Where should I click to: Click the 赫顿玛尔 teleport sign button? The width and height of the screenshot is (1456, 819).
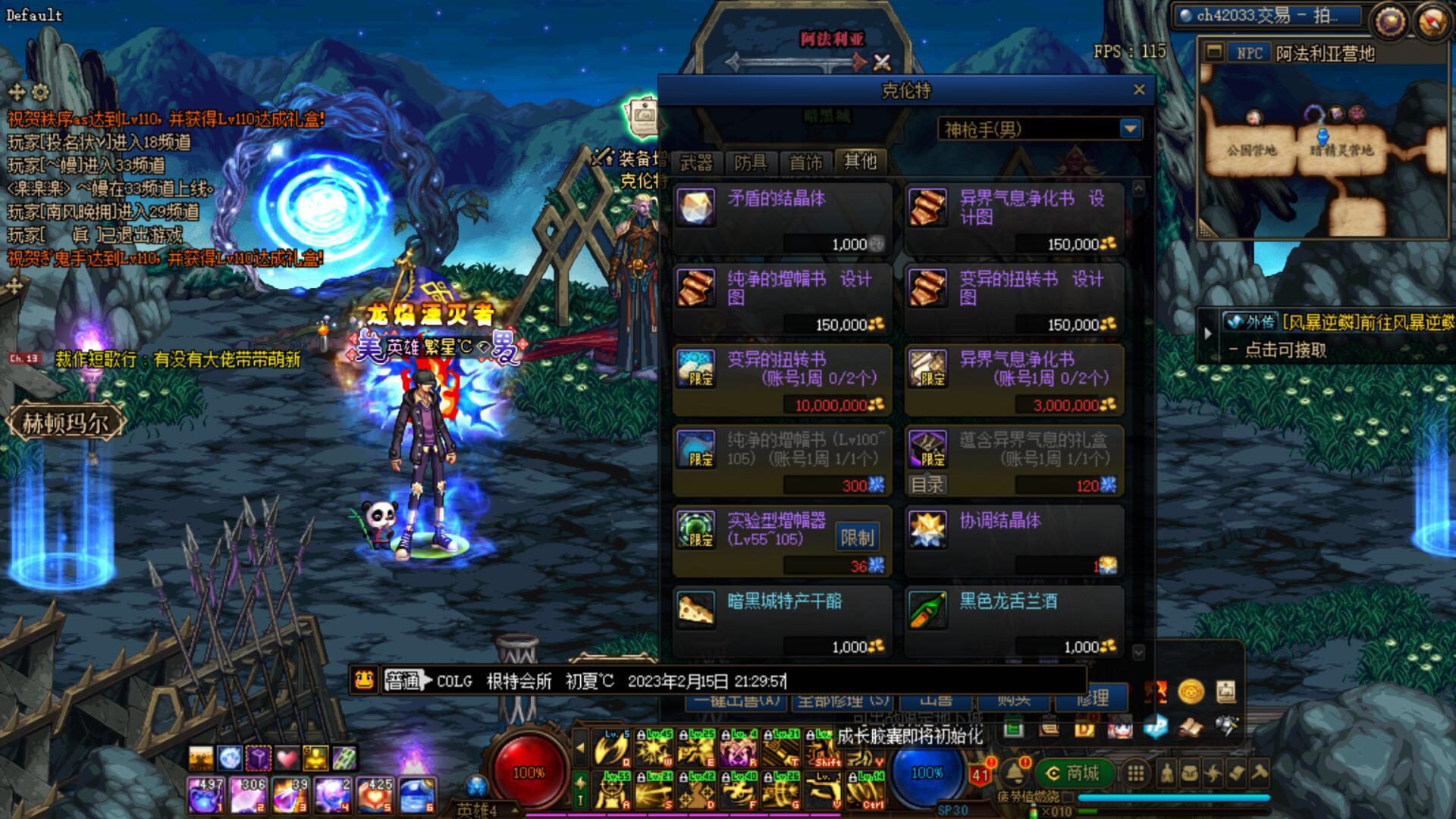[x=65, y=422]
